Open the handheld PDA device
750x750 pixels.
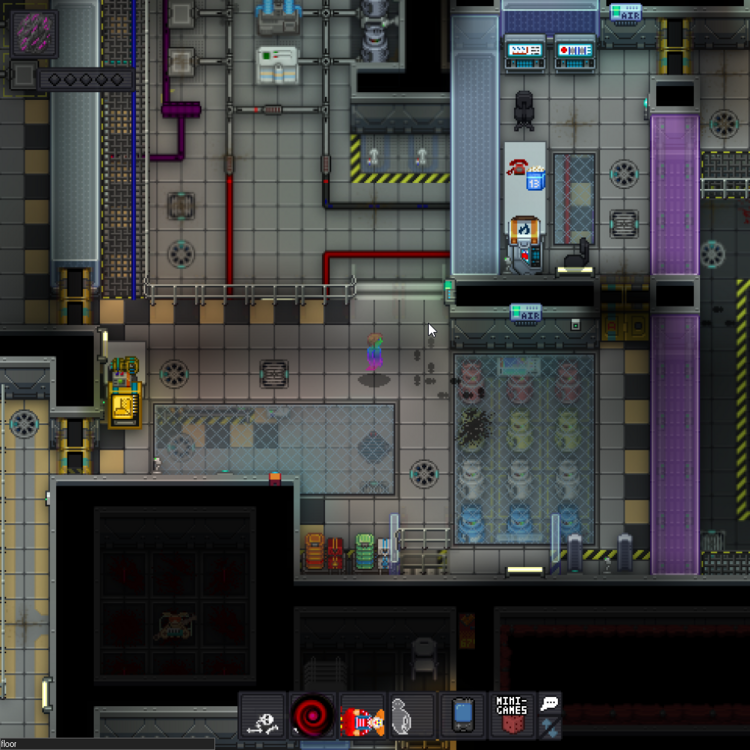click(461, 716)
